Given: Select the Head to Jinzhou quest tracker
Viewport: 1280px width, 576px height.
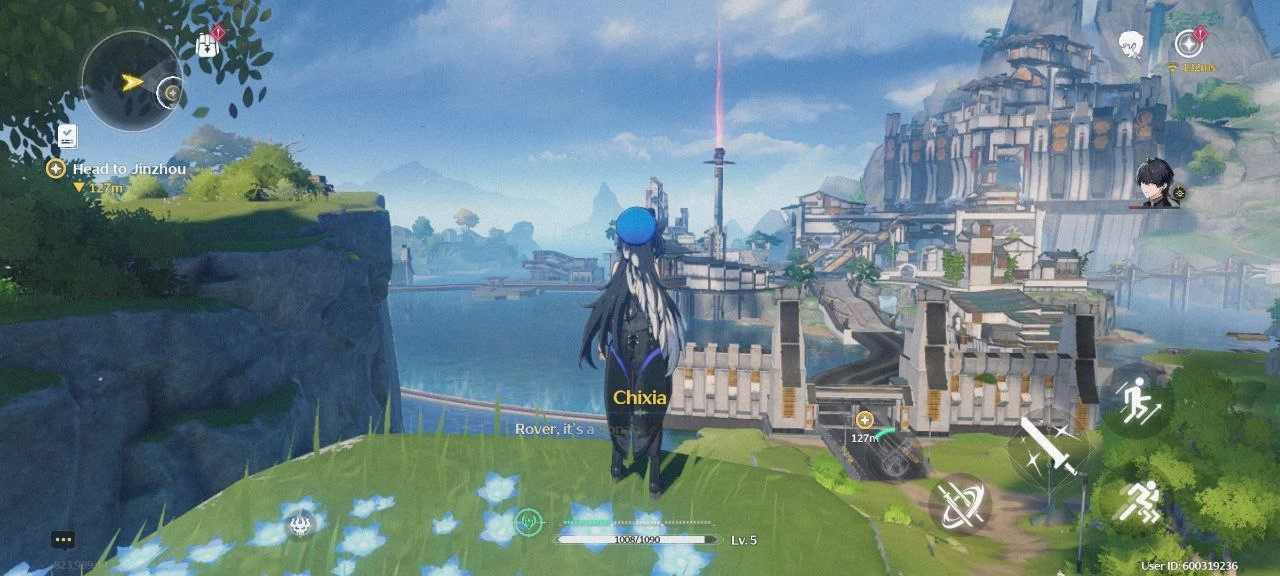Looking at the screenshot, I should (118, 170).
